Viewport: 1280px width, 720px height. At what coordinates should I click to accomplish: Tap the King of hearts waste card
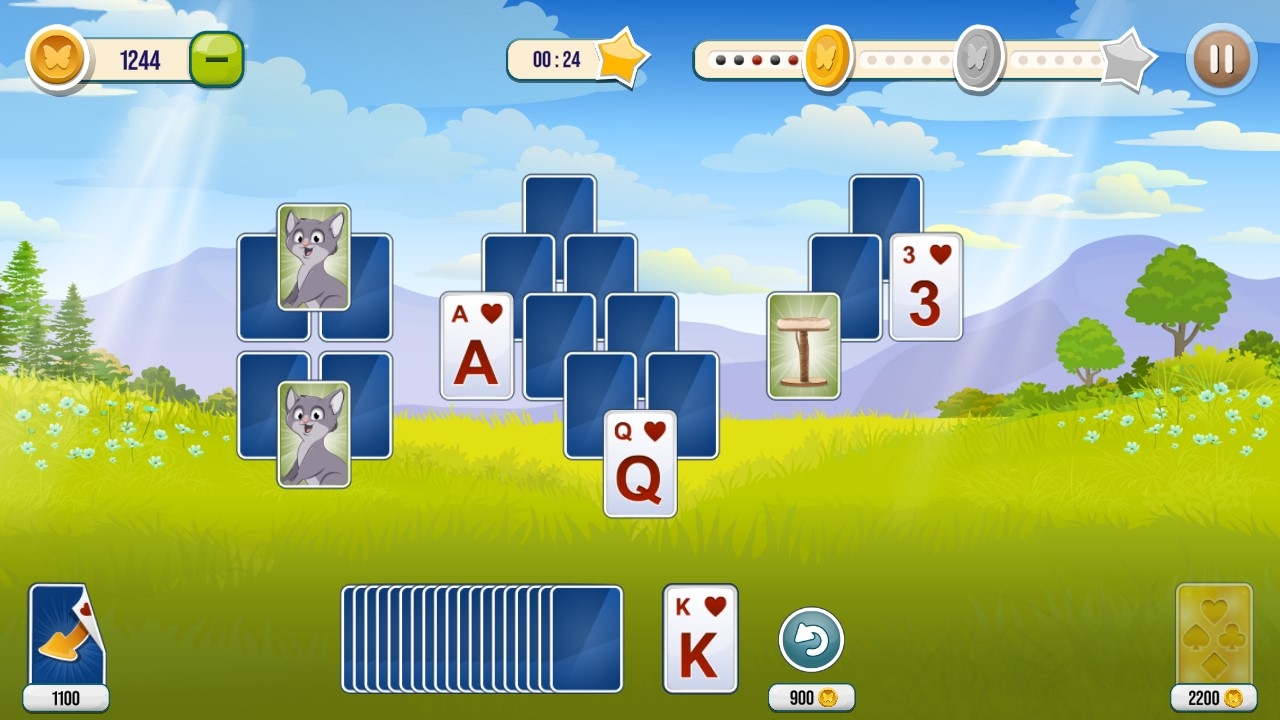[x=700, y=638]
